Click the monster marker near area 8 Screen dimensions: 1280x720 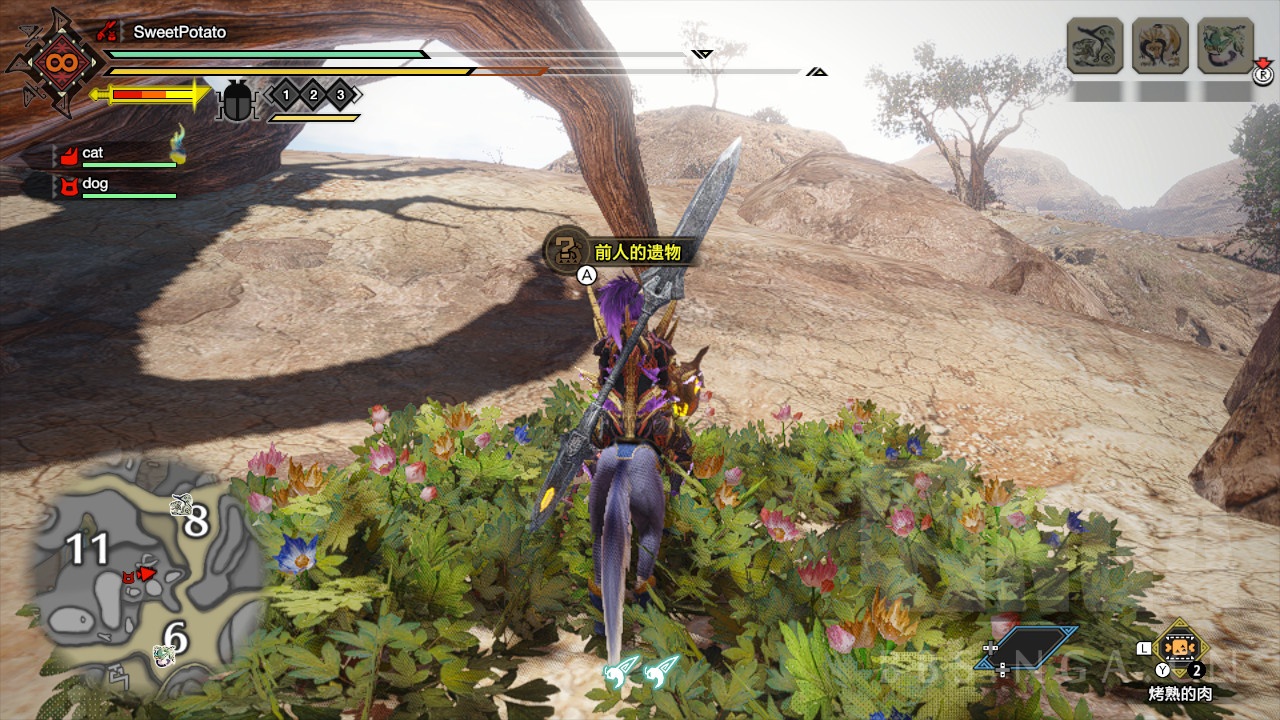(181, 506)
